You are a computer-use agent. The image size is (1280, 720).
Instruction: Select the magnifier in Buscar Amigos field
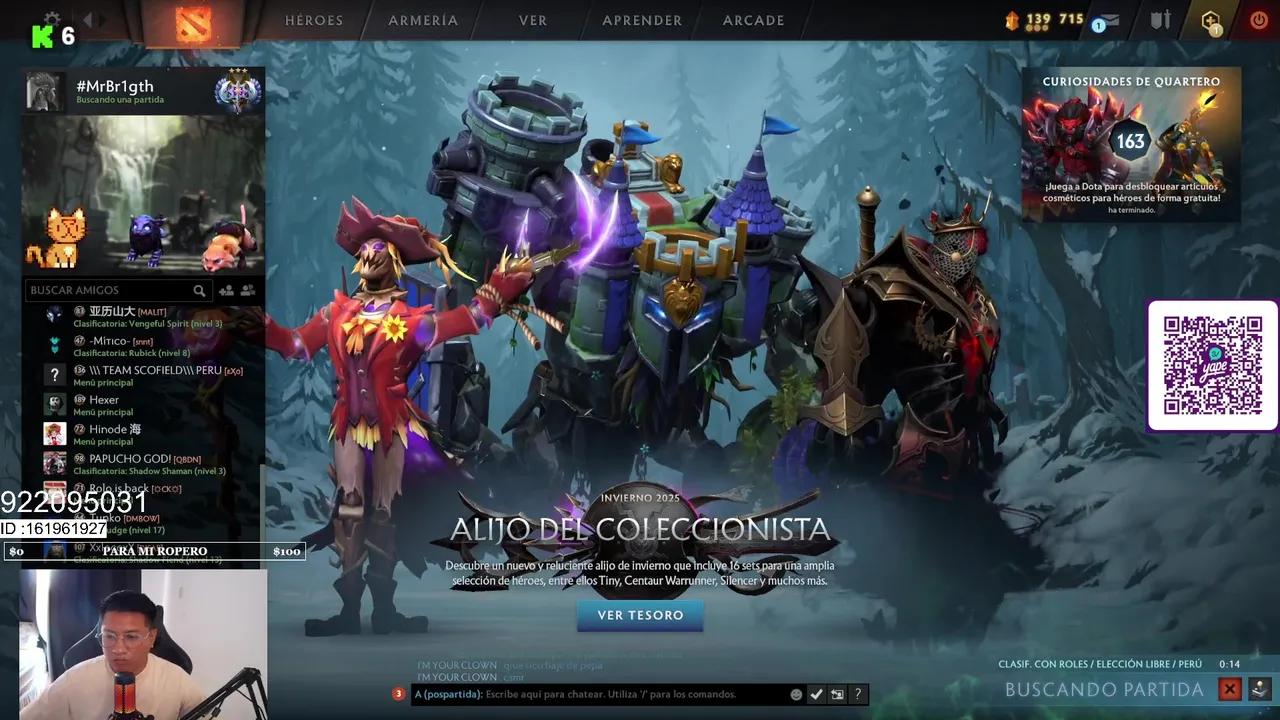pos(200,290)
